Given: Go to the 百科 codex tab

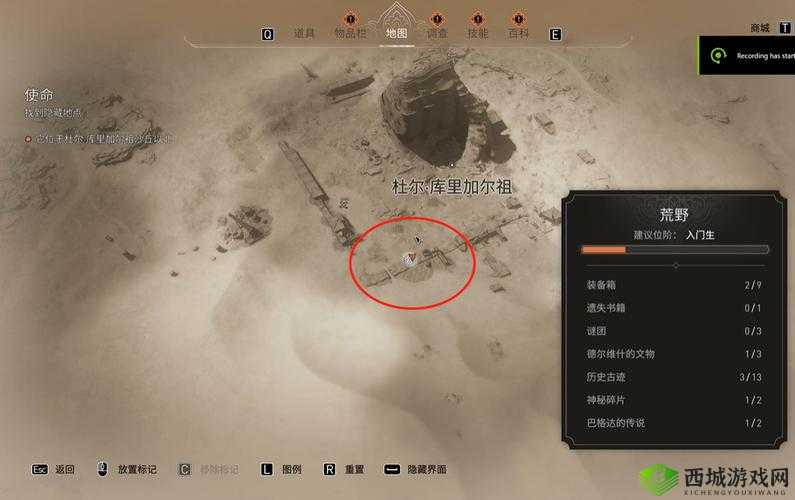Looking at the screenshot, I should pos(518,33).
